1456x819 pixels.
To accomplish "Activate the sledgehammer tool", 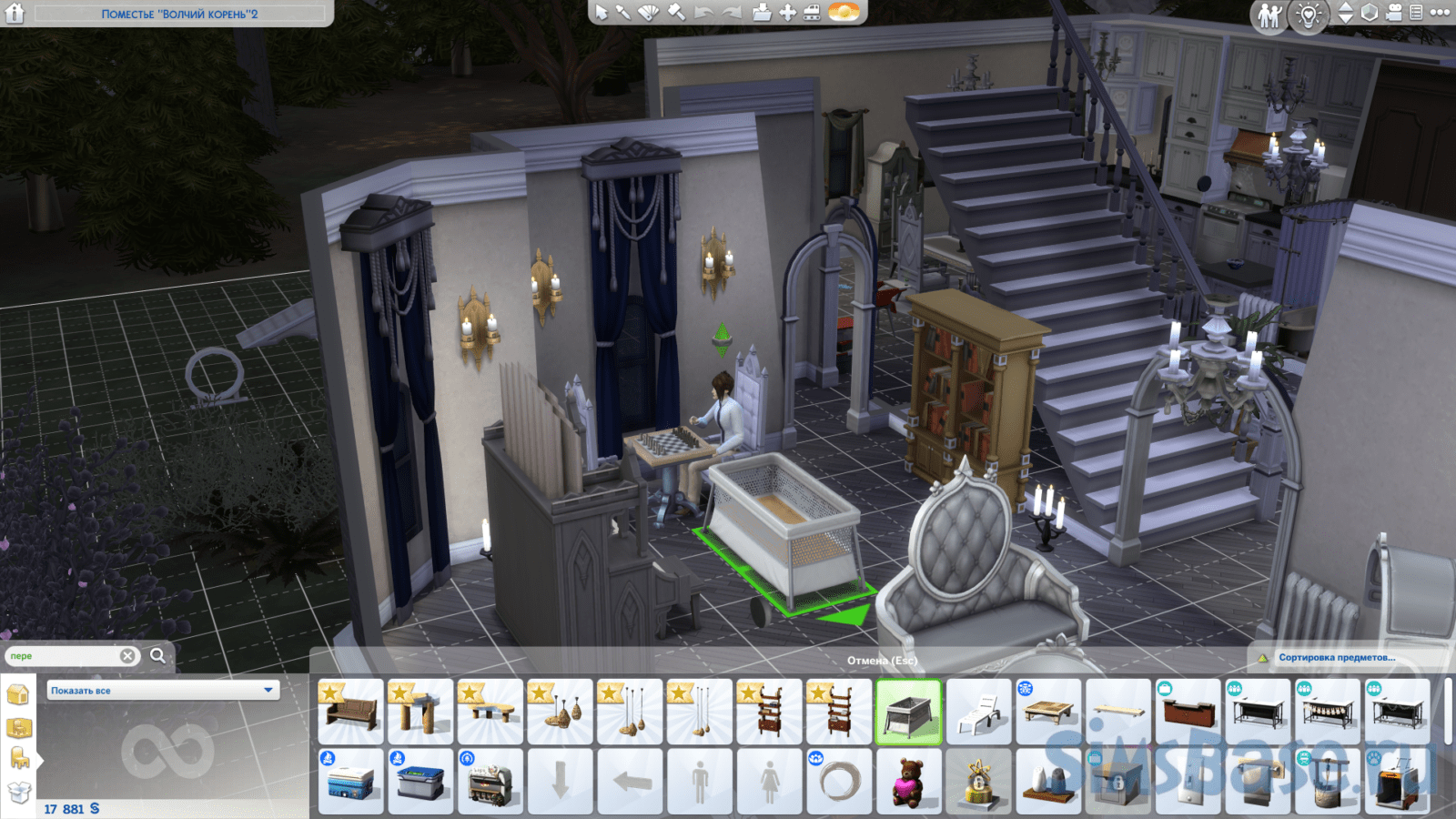I will point(676,13).
